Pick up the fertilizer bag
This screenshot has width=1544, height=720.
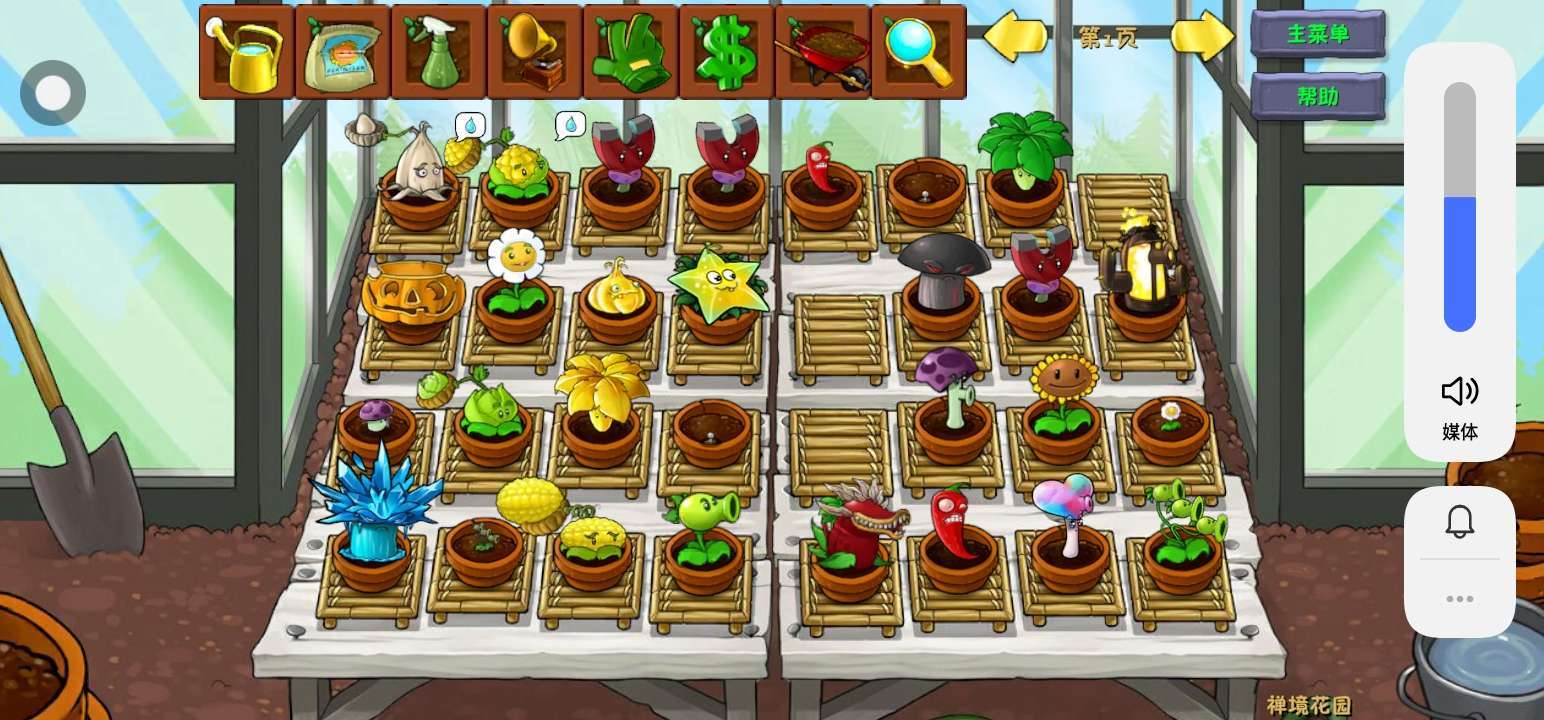tap(342, 52)
